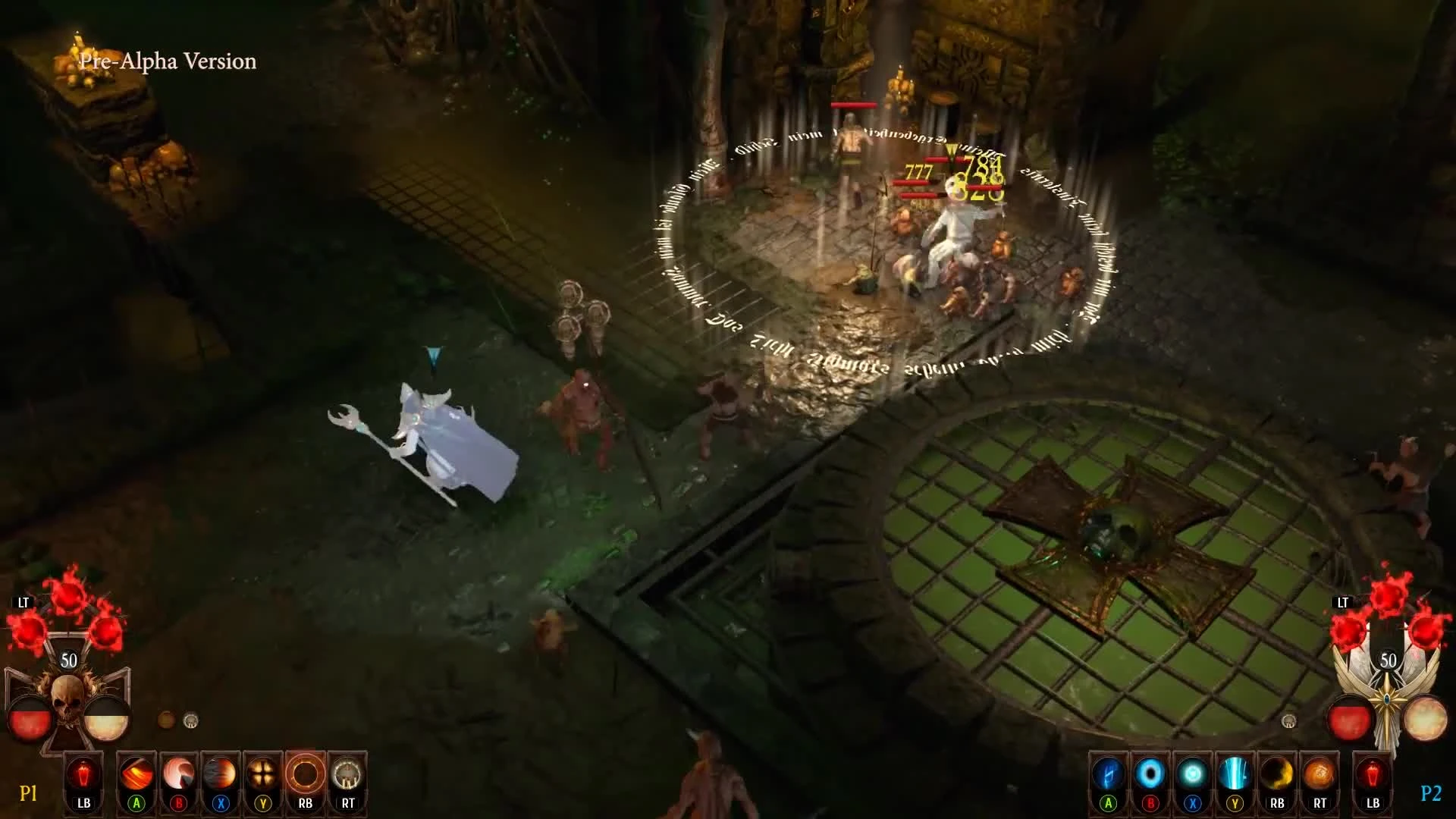This screenshot has width=1456, height=819.
Task: Select P2's orange fireball ability on RT
Action: tap(1319, 772)
